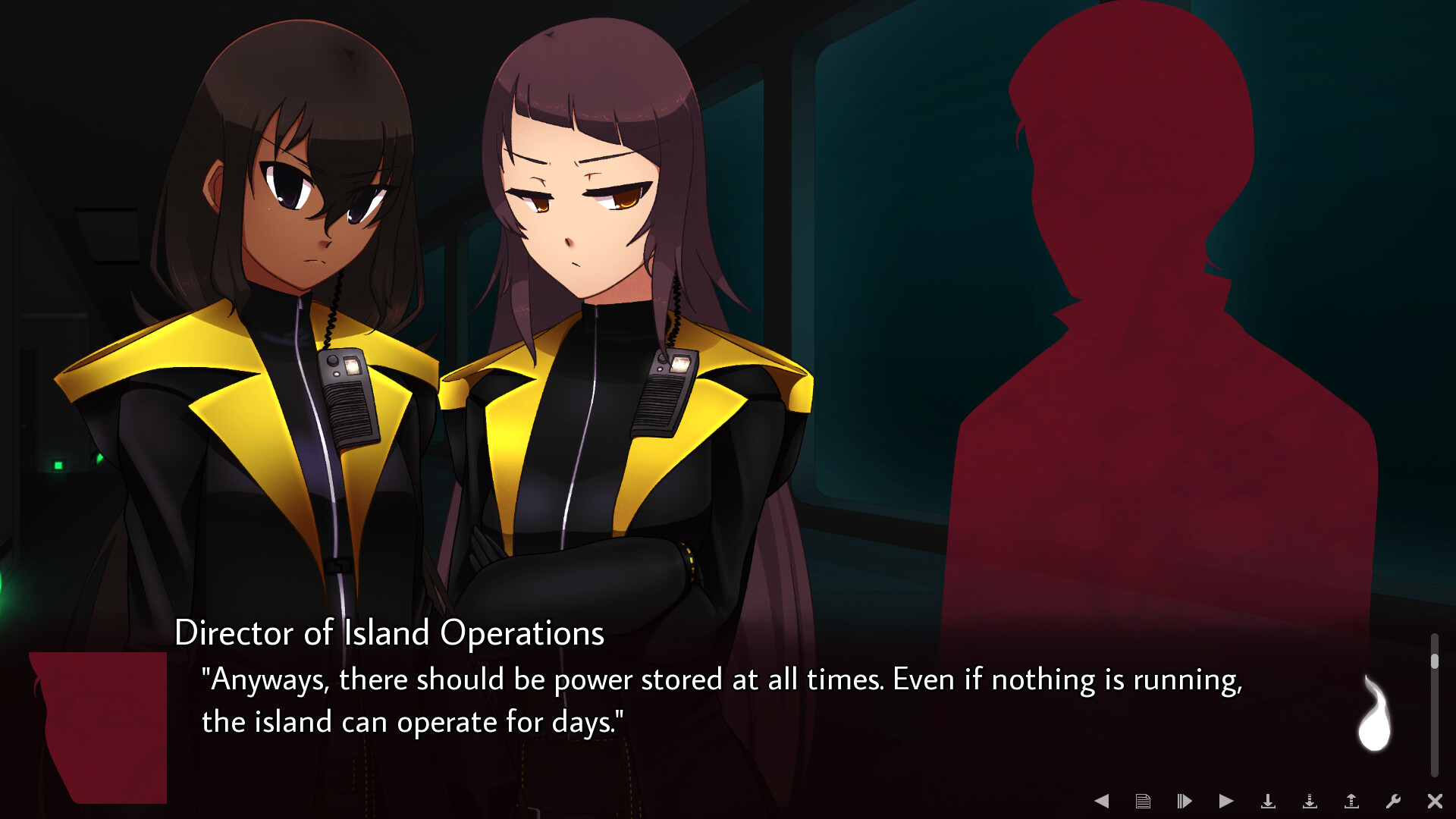Open game preferences via the wrench icon
This screenshot has width=1456, height=819.
(x=1394, y=800)
